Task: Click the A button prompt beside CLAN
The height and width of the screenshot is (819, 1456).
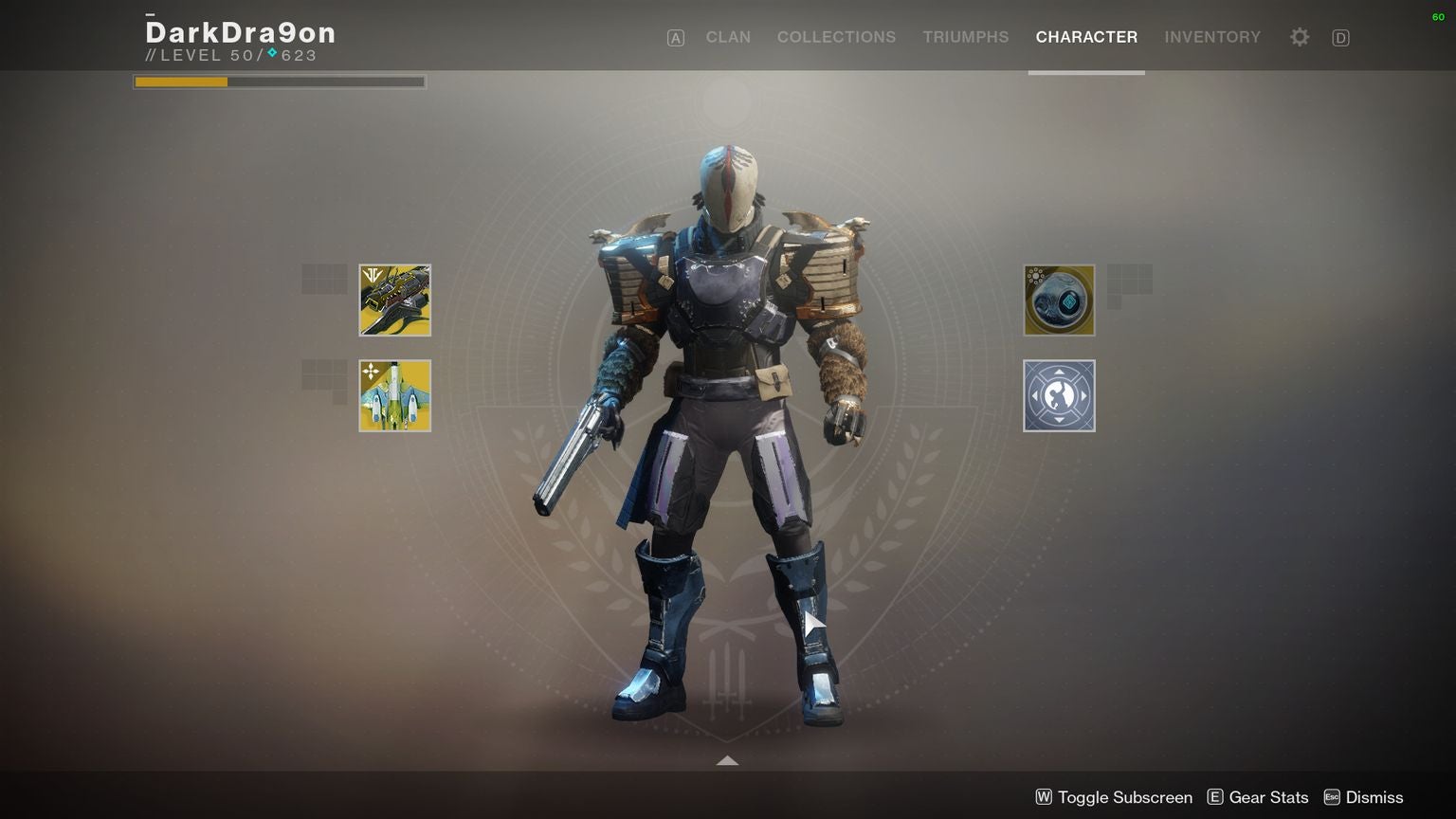Action: coord(675,37)
